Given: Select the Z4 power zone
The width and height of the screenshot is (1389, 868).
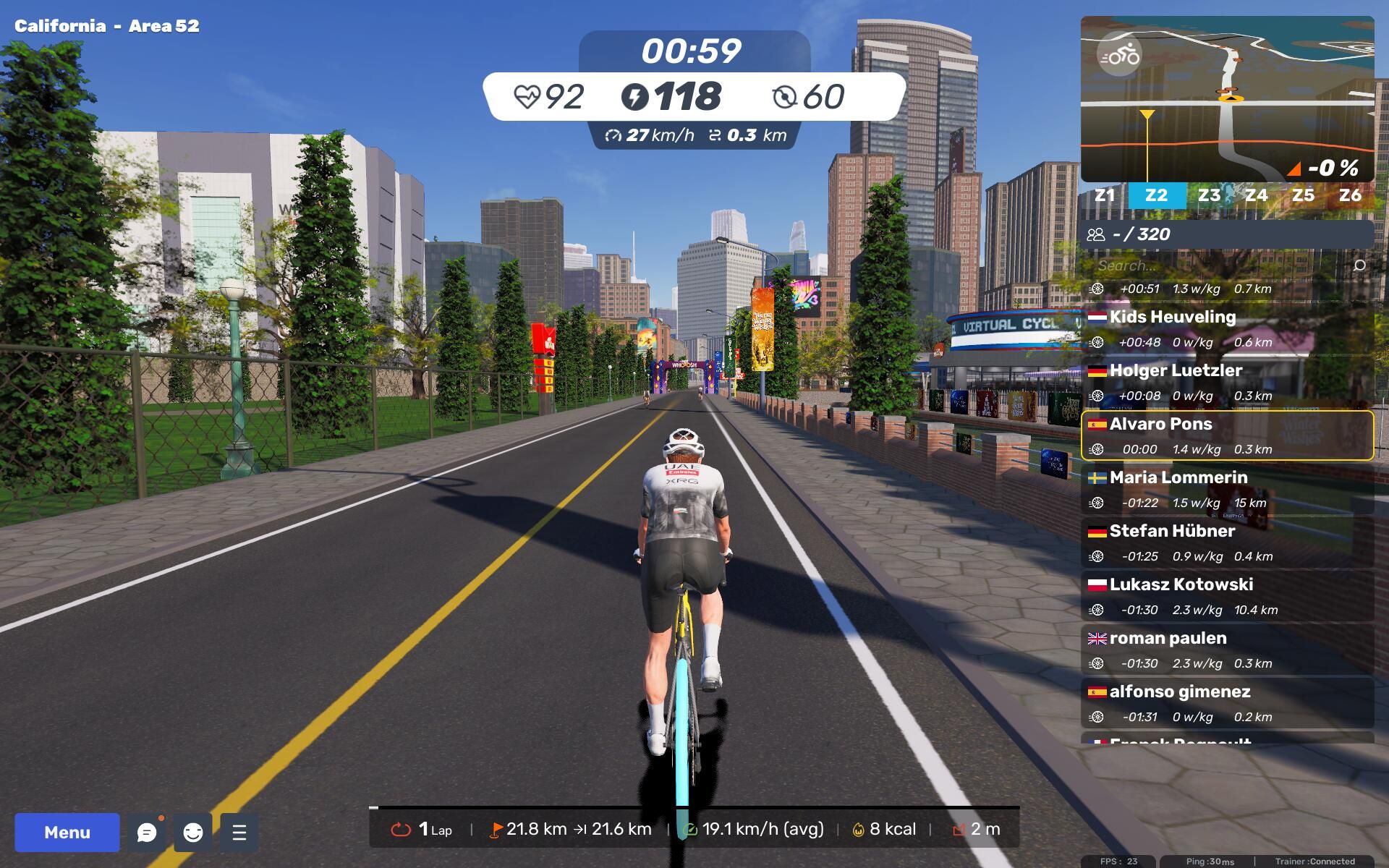Looking at the screenshot, I should click(x=1256, y=195).
